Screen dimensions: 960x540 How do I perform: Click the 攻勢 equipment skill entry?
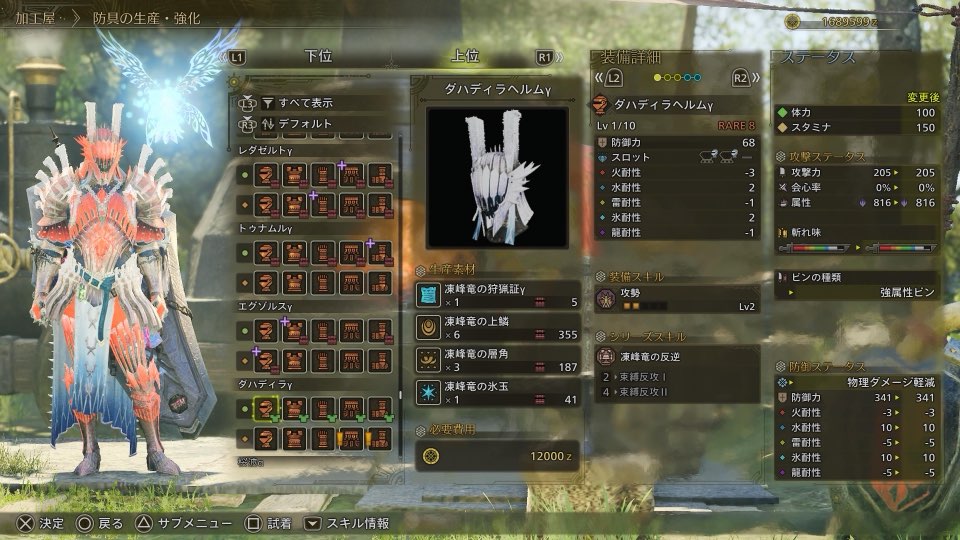[x=676, y=299]
